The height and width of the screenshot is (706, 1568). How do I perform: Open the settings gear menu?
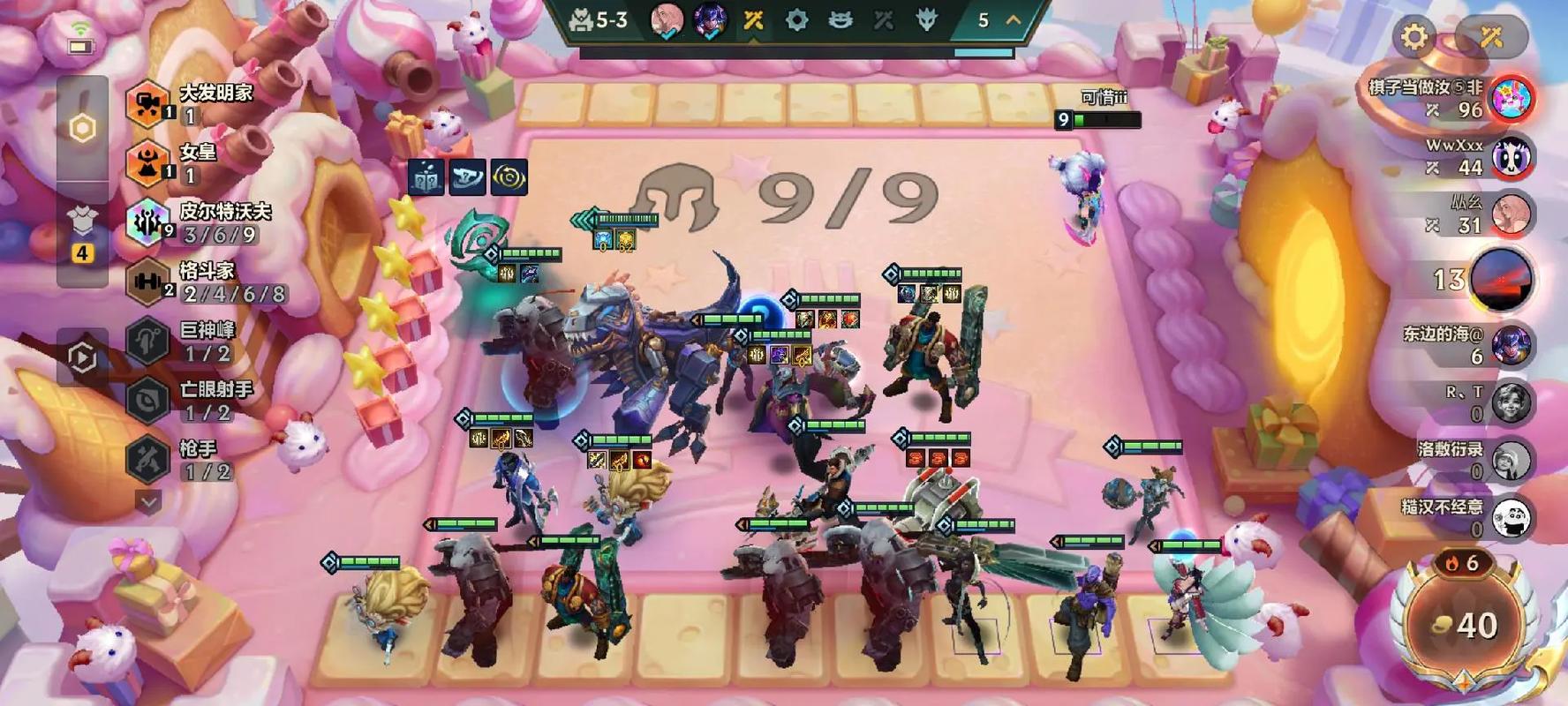[1413, 37]
